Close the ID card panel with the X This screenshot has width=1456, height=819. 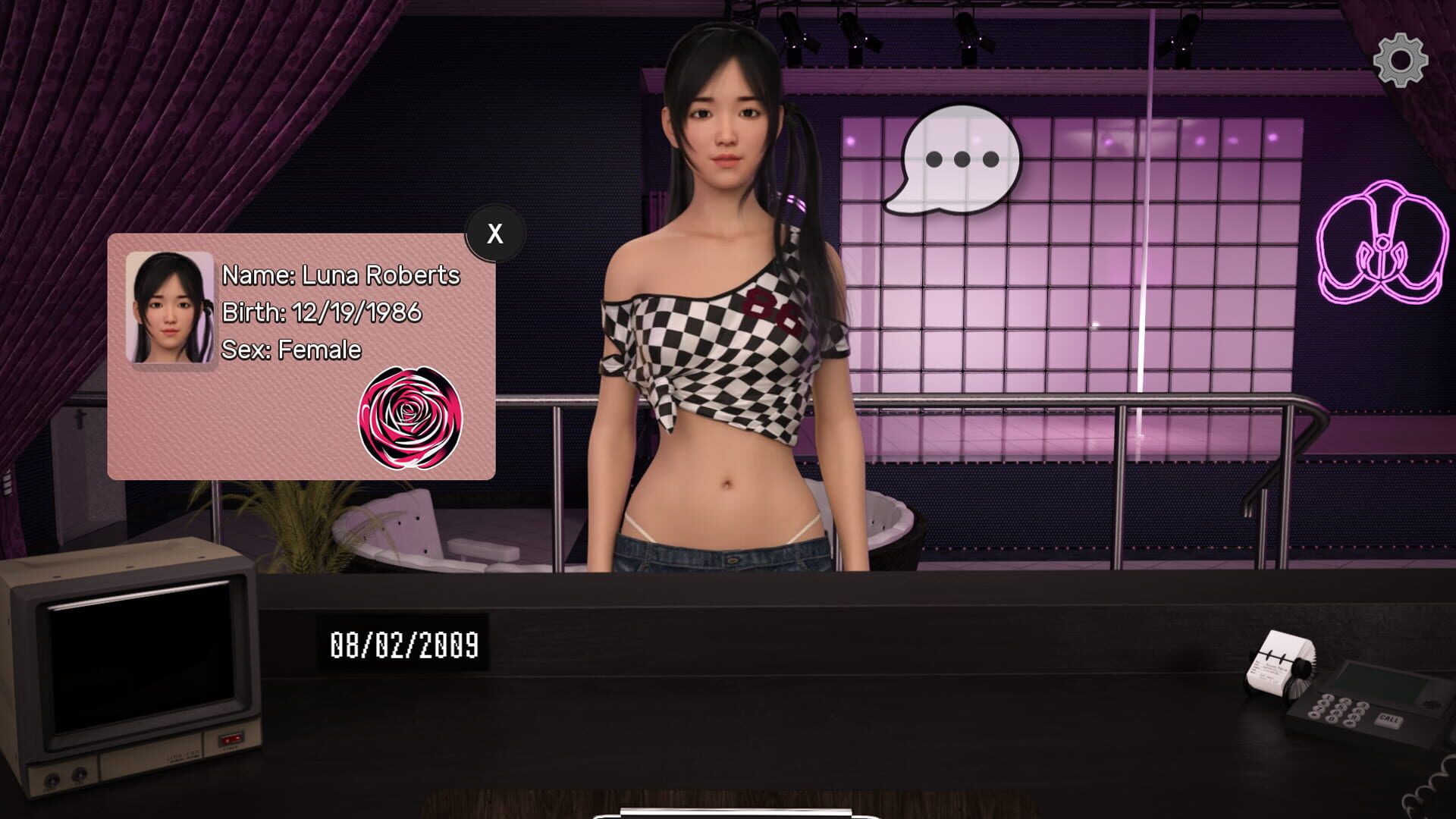[x=494, y=234]
